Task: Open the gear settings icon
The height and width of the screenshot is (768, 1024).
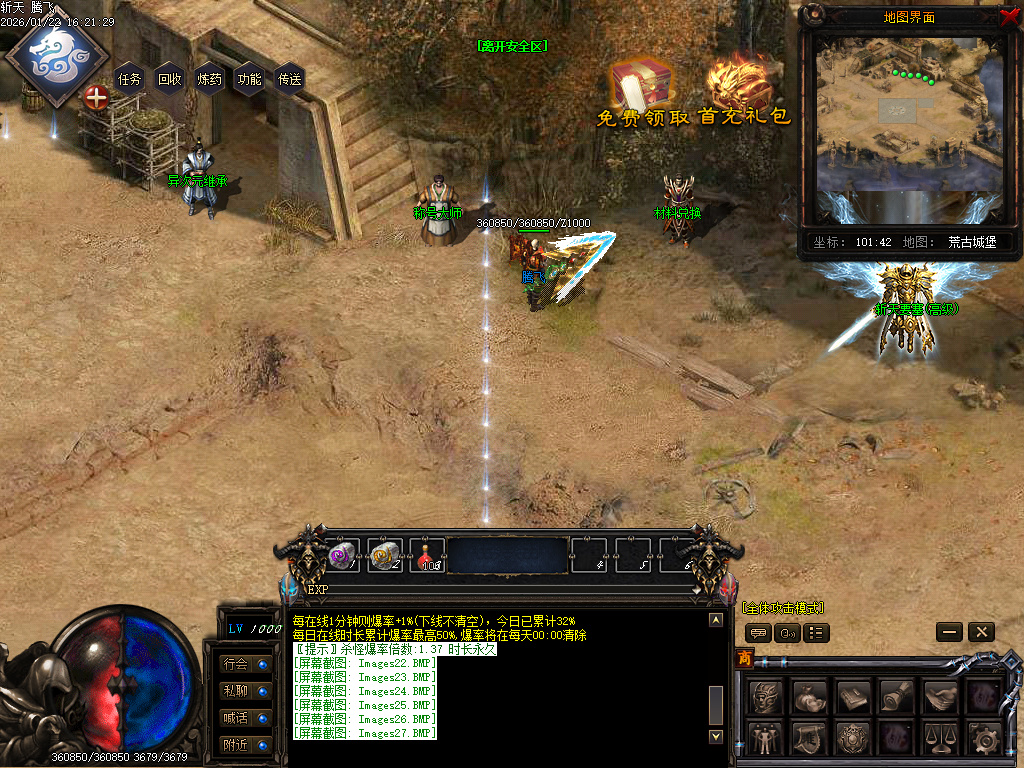Action: pyautogui.click(x=984, y=738)
